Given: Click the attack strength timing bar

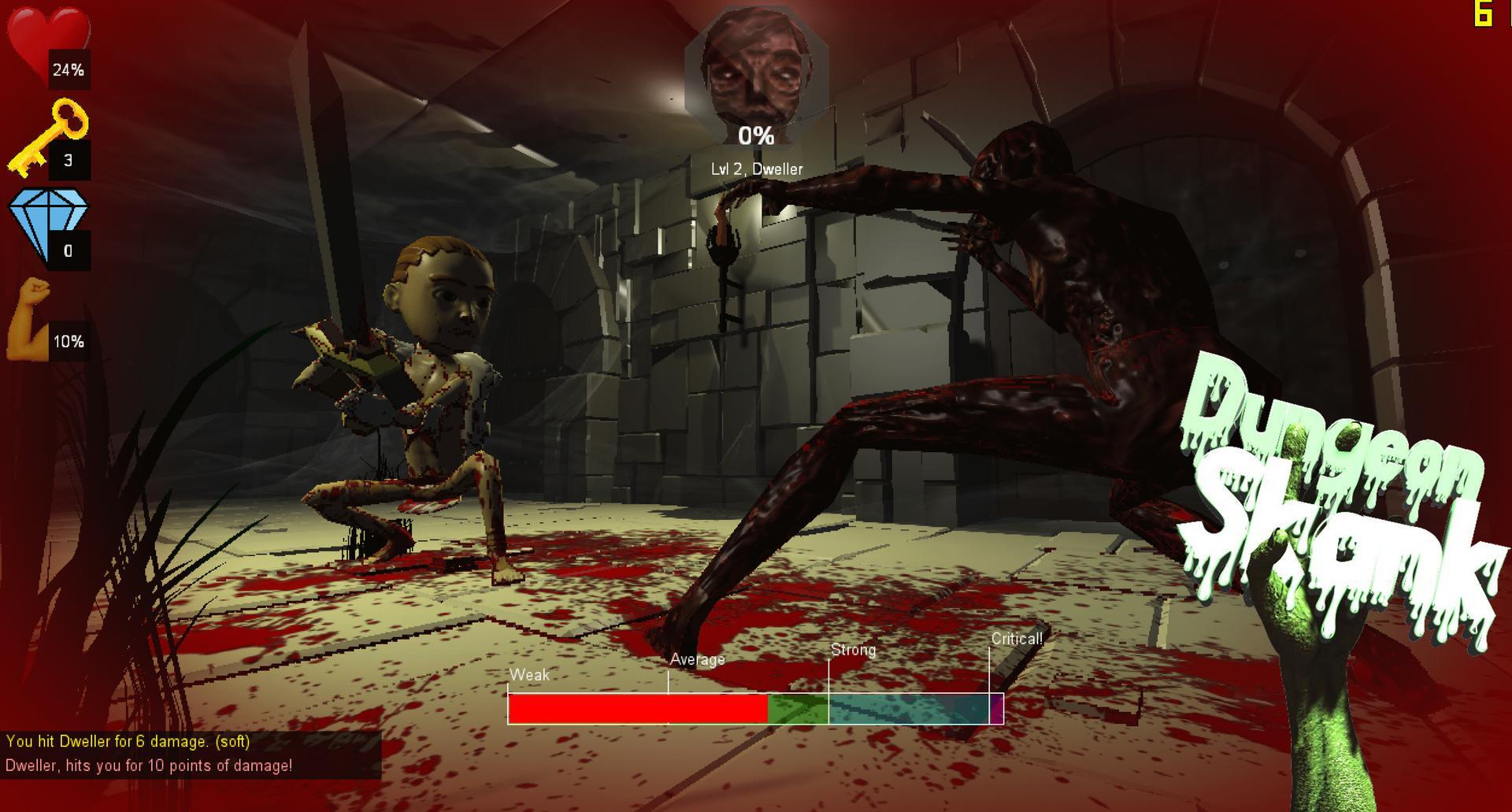Looking at the screenshot, I should point(755,708).
